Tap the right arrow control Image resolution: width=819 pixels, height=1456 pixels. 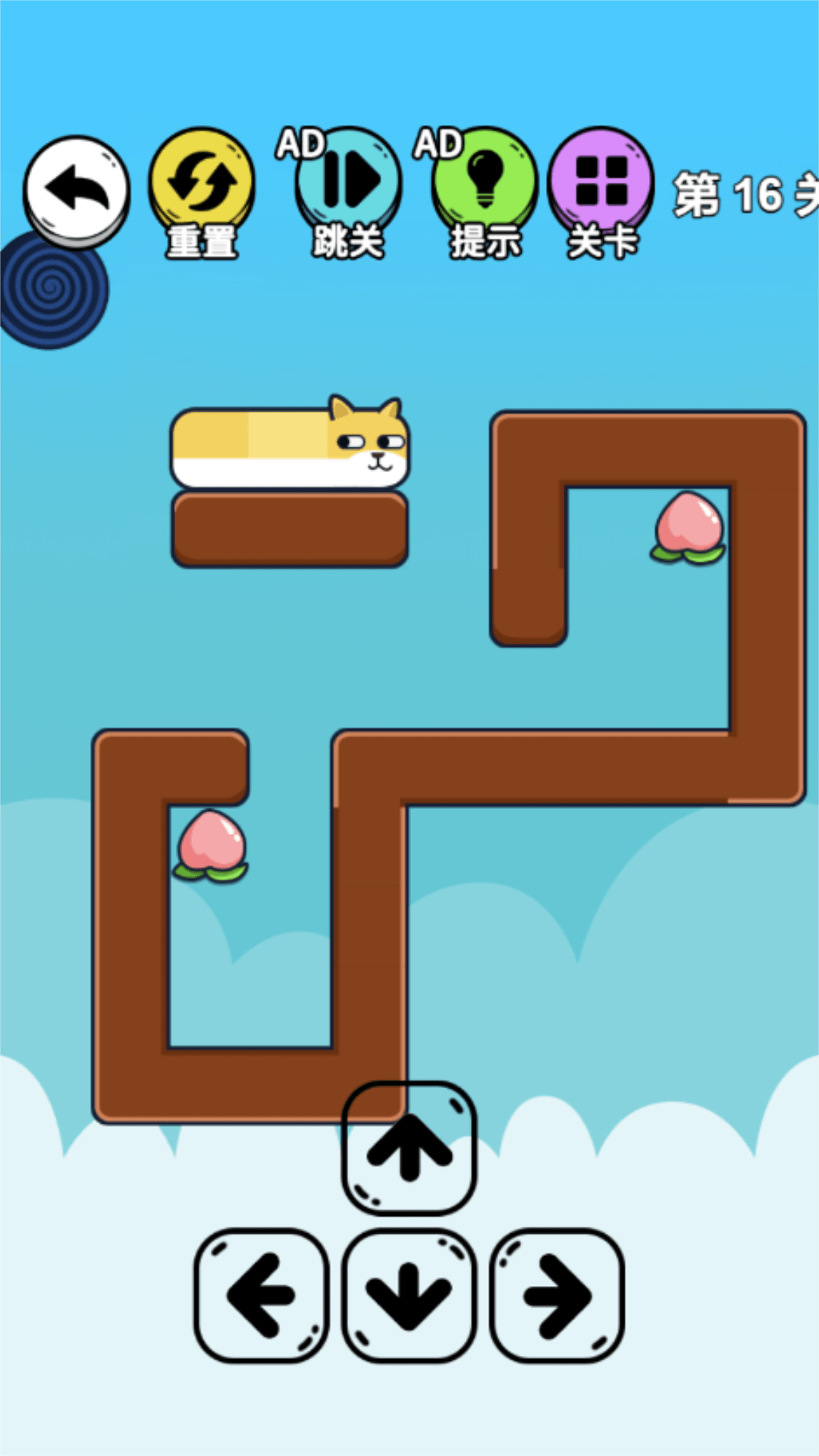click(557, 1295)
